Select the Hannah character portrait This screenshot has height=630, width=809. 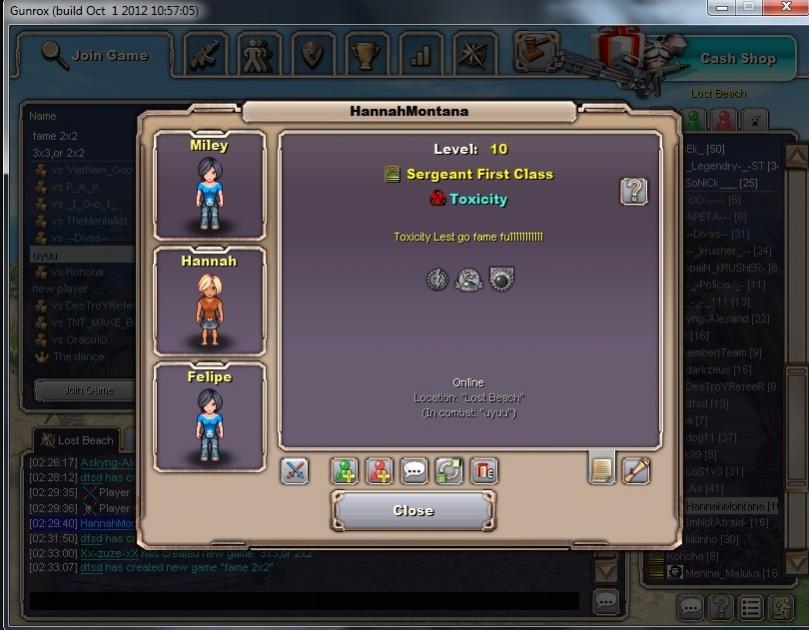pos(209,301)
